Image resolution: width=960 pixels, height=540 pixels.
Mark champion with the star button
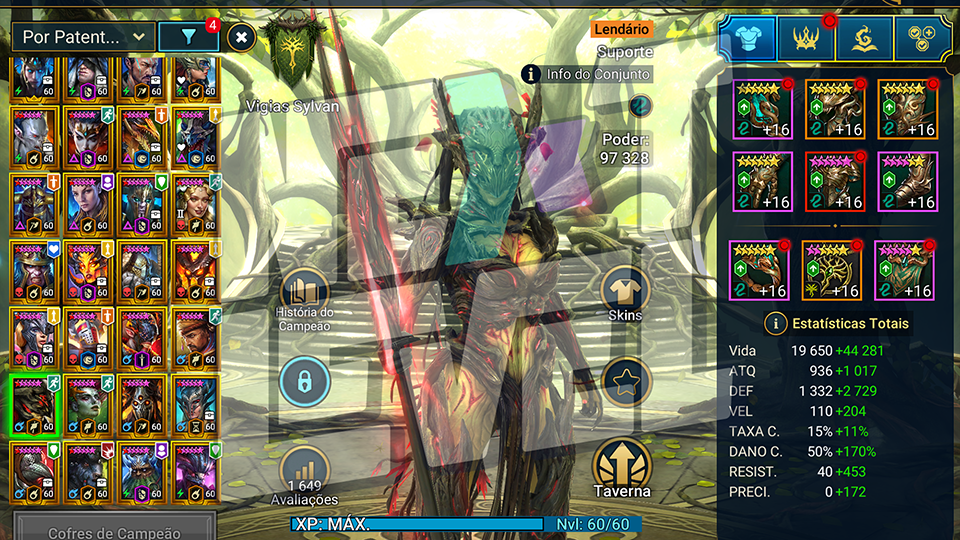[x=625, y=381]
